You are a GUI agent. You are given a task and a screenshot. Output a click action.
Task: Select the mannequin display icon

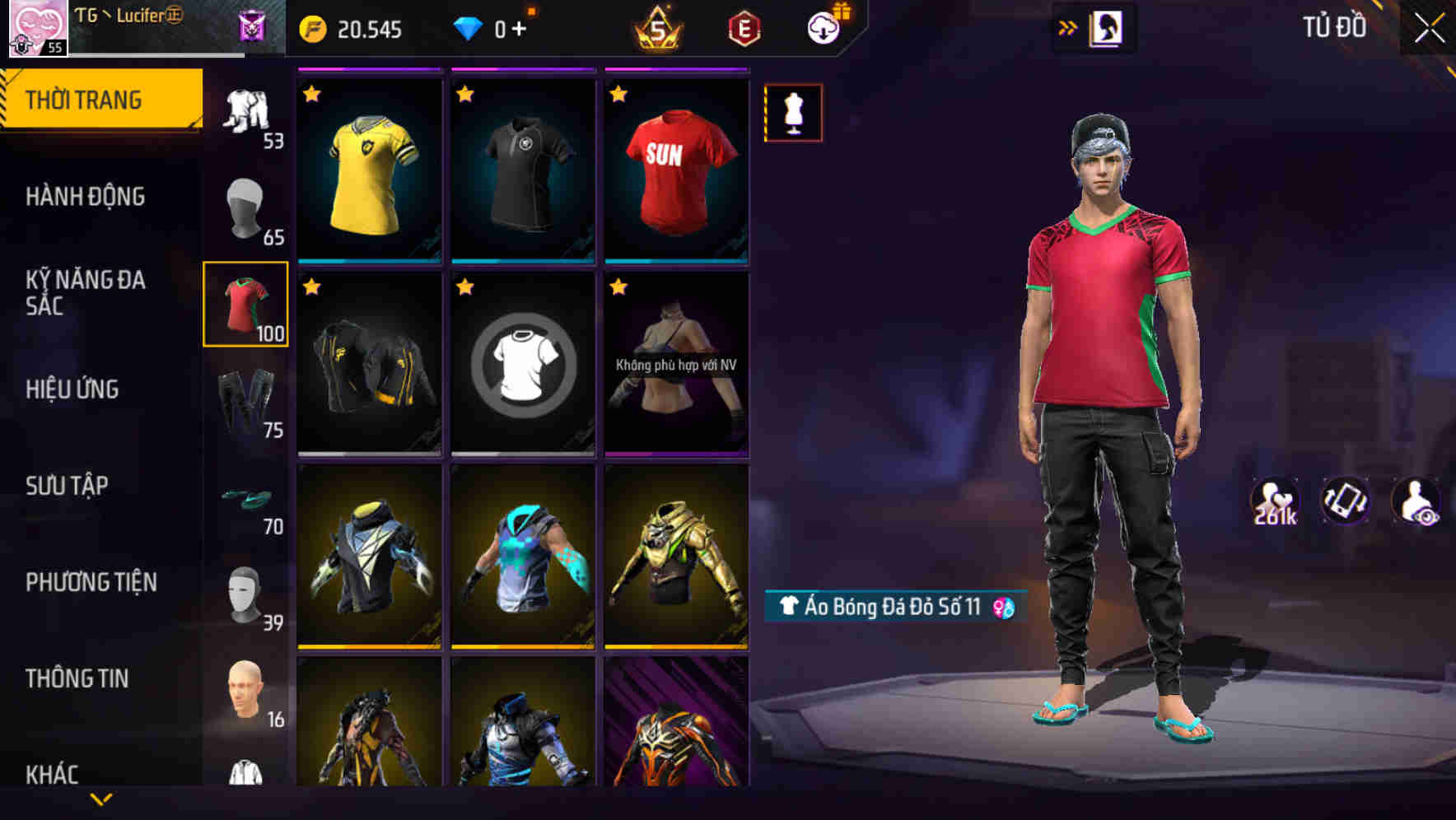[793, 112]
